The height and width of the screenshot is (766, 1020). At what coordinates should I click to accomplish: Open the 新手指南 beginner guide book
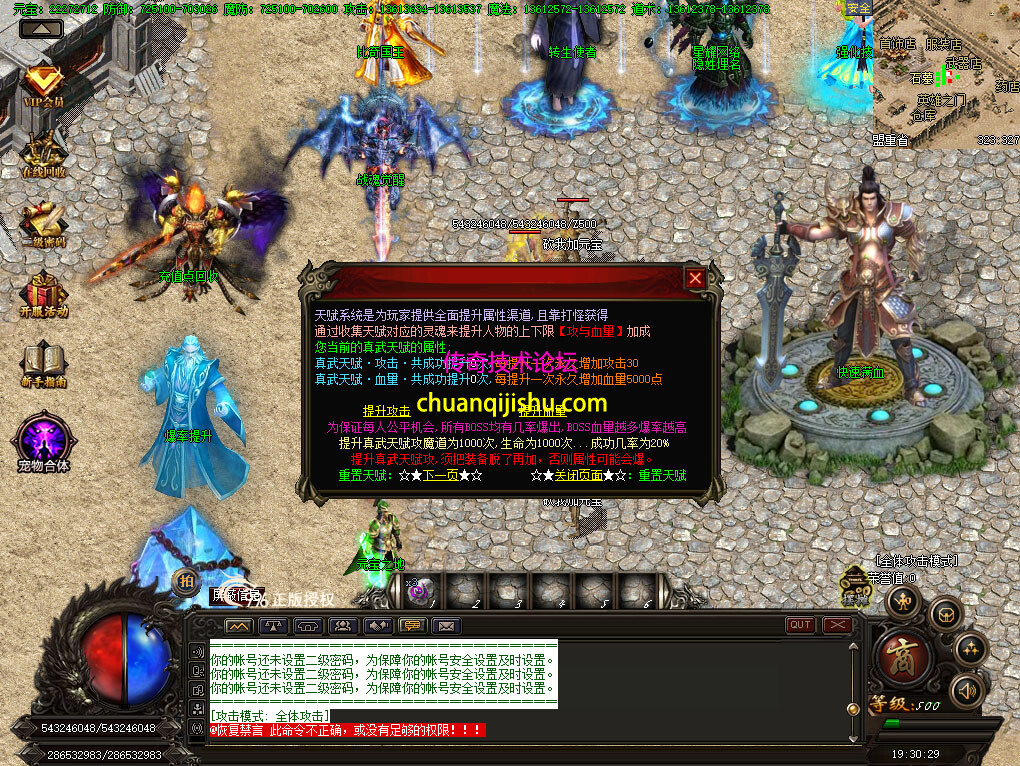point(43,362)
